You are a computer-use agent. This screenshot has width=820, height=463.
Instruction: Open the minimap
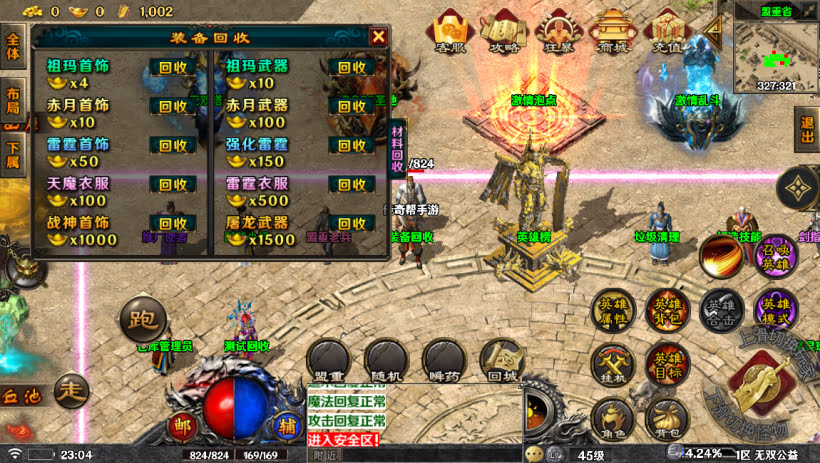776,50
